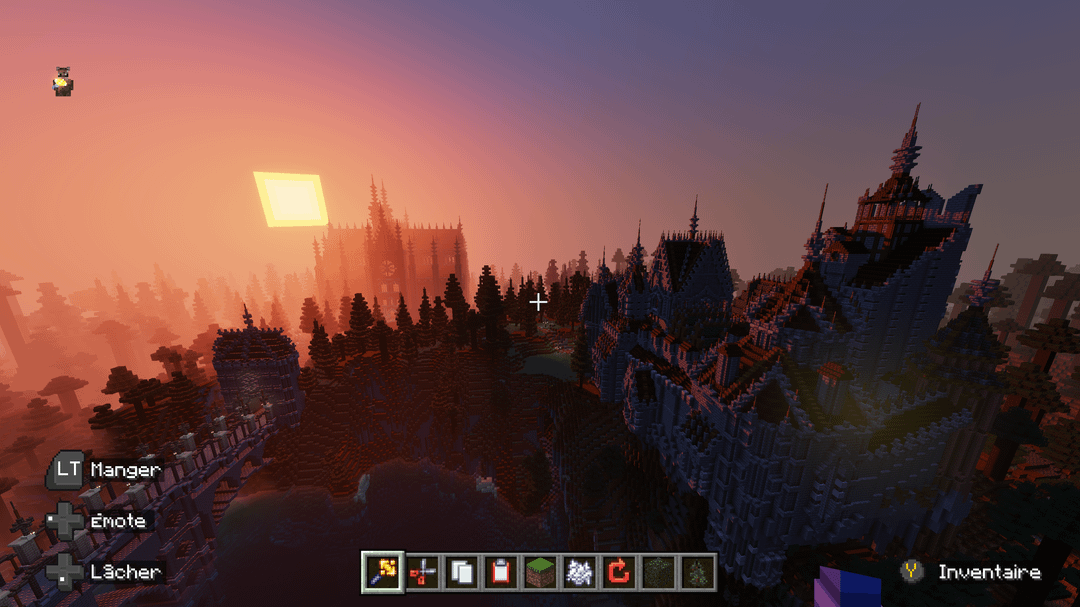Select the grass block hotbar slot

pyautogui.click(x=540, y=571)
